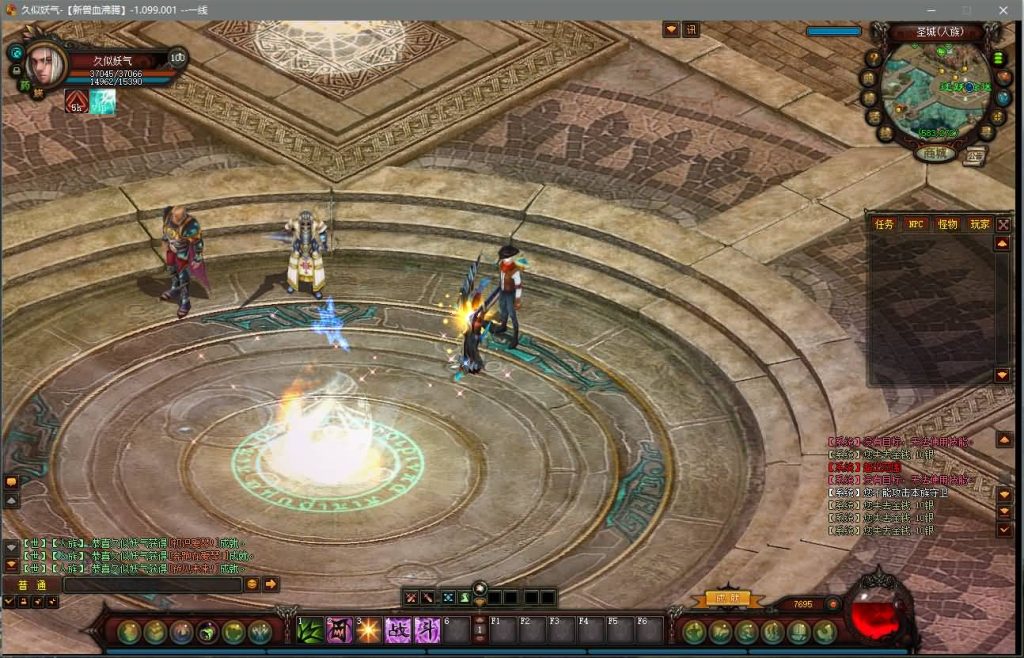The height and width of the screenshot is (658, 1024).
Task: Click the red VIP 5k buff icon
Action: pyautogui.click(x=76, y=101)
